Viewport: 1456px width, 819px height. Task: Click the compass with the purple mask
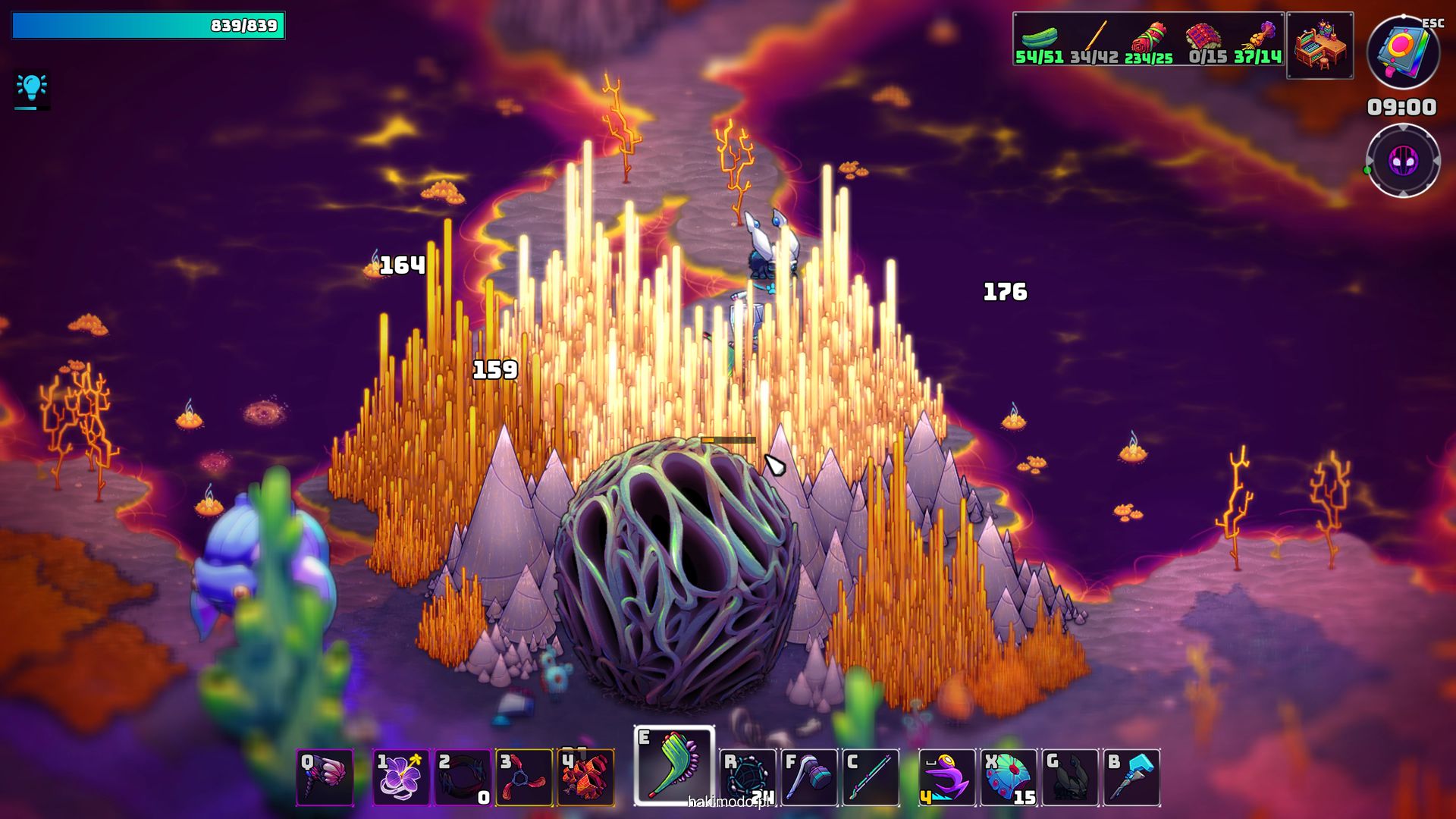tap(1403, 161)
